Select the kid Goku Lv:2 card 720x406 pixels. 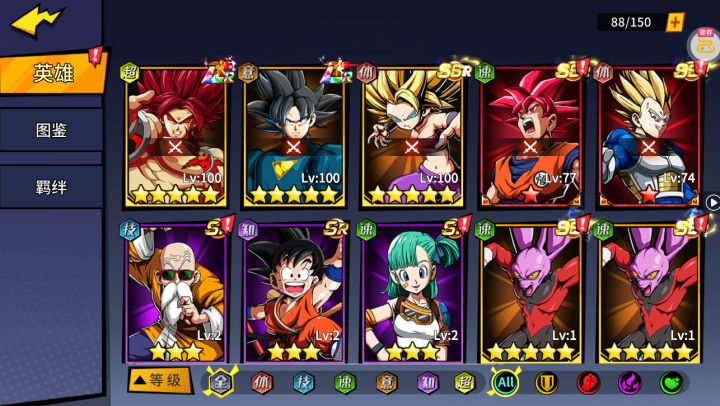coord(294,292)
